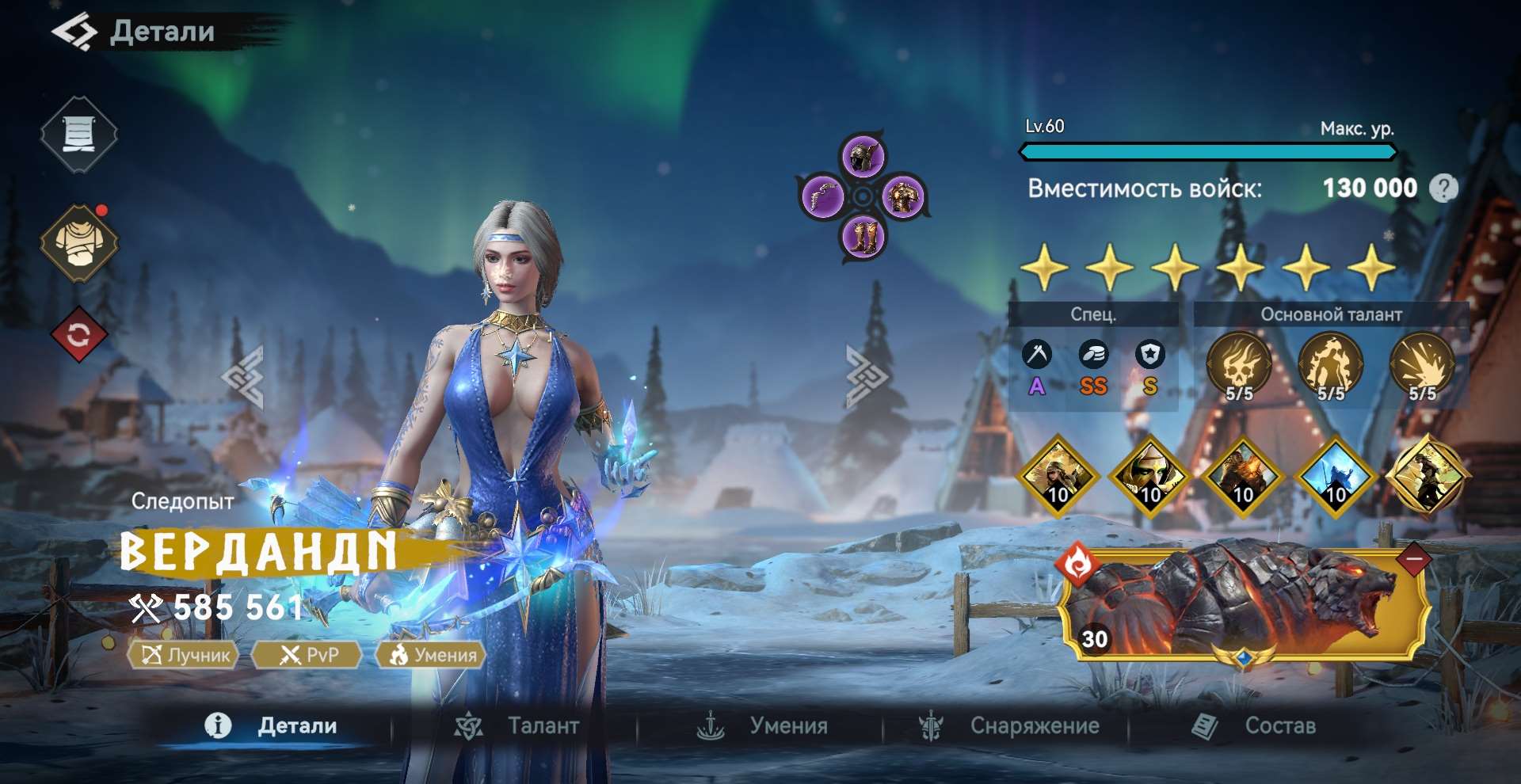Select the bow weapon equipment slot

pyautogui.click(x=822, y=196)
